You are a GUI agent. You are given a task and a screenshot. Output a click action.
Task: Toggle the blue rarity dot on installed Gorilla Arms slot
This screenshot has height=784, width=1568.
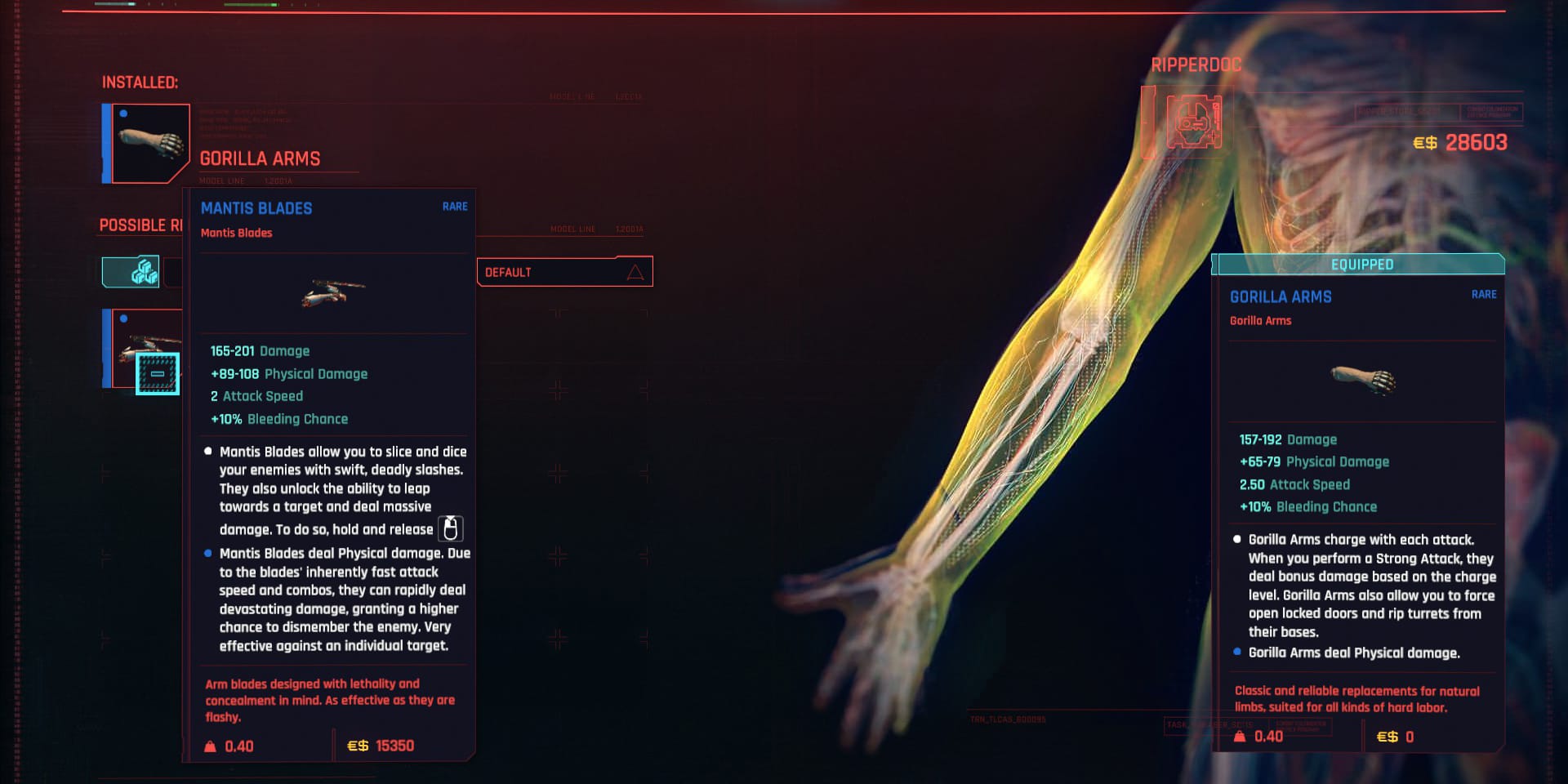[x=123, y=114]
